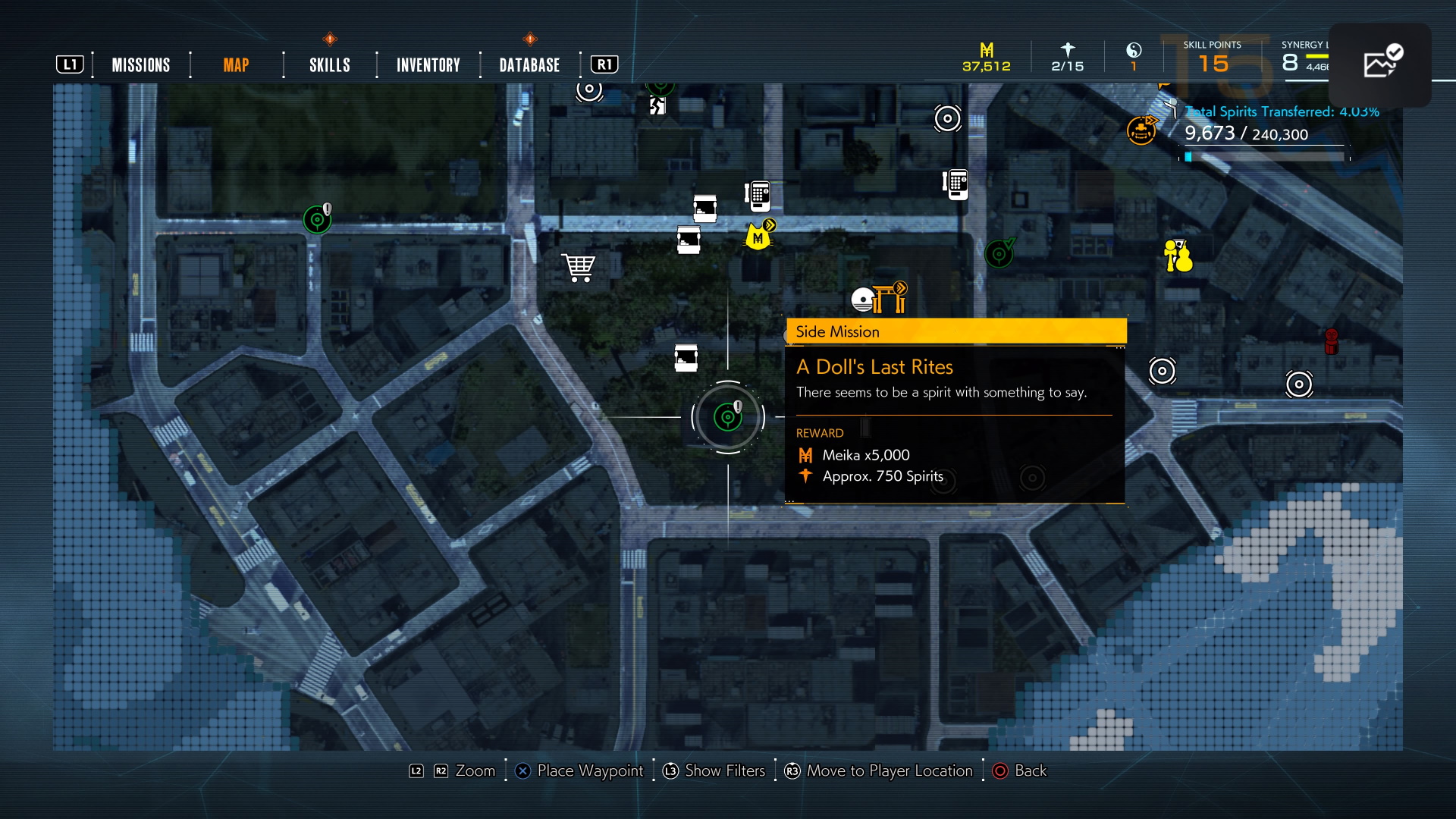Open the Skills tab
Image resolution: width=1456 pixels, height=819 pixels.
click(330, 65)
